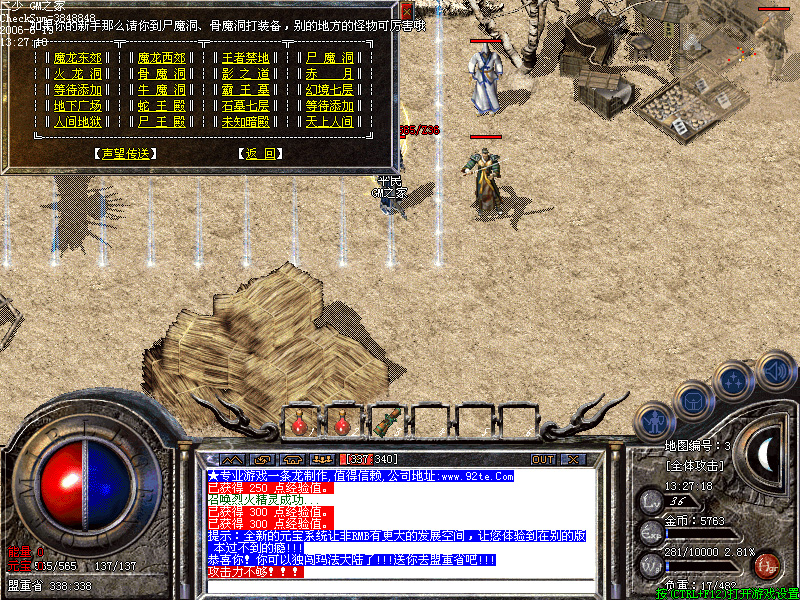Select the 王者禁地 teleport option
Screen dimensions: 800x600
pyautogui.click(x=245, y=58)
